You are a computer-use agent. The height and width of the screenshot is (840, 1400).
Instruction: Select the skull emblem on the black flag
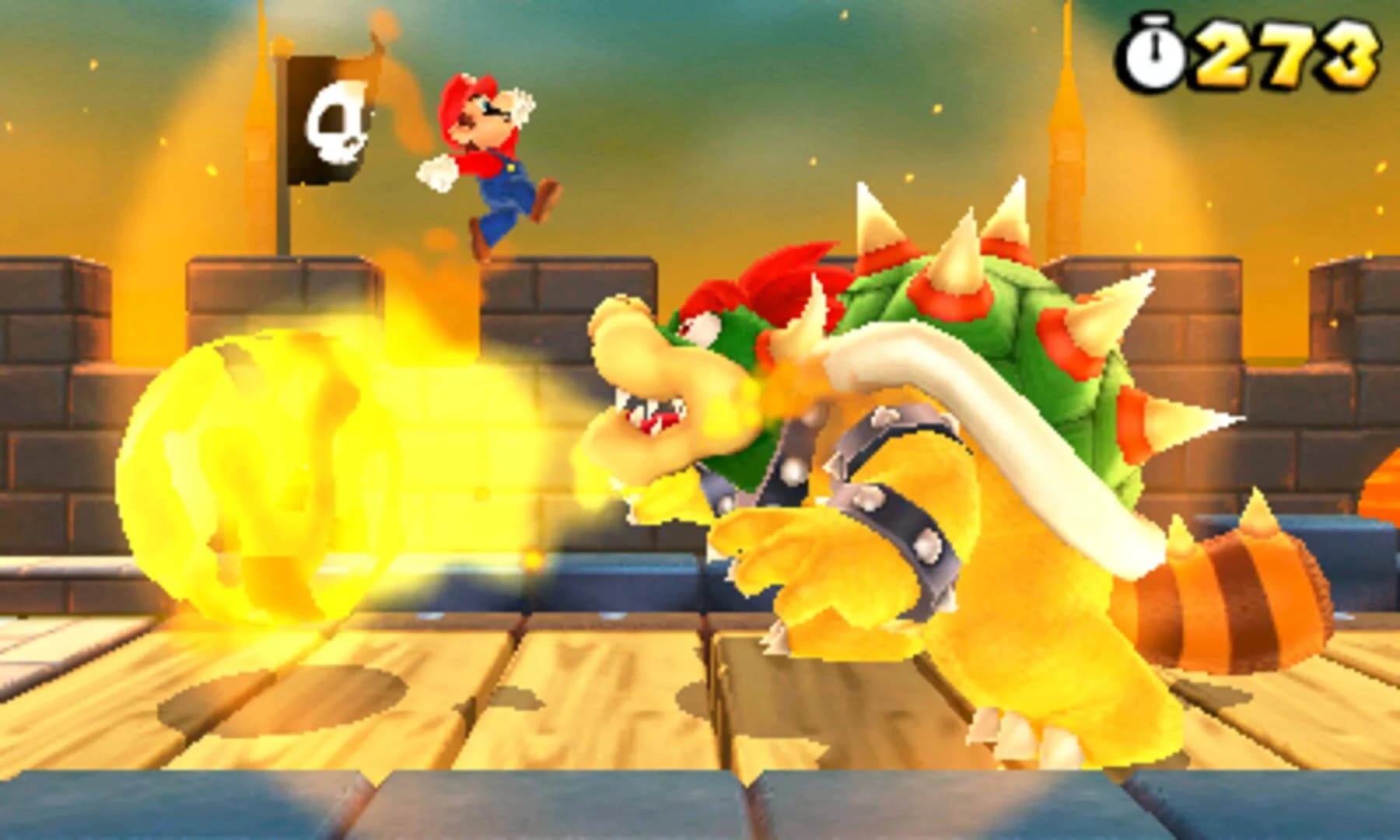click(x=336, y=124)
